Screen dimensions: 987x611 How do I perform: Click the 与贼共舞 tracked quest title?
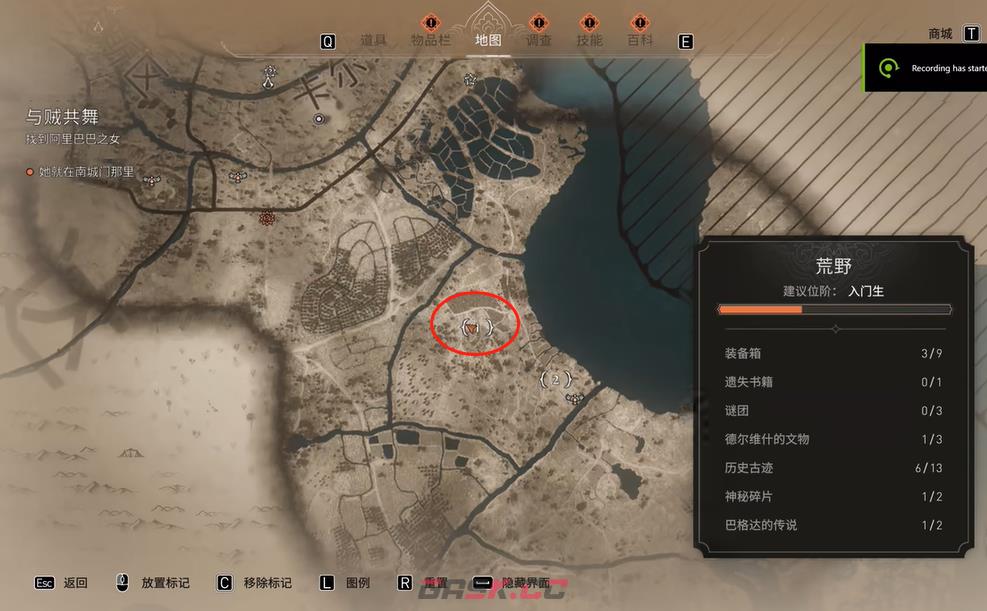62,116
